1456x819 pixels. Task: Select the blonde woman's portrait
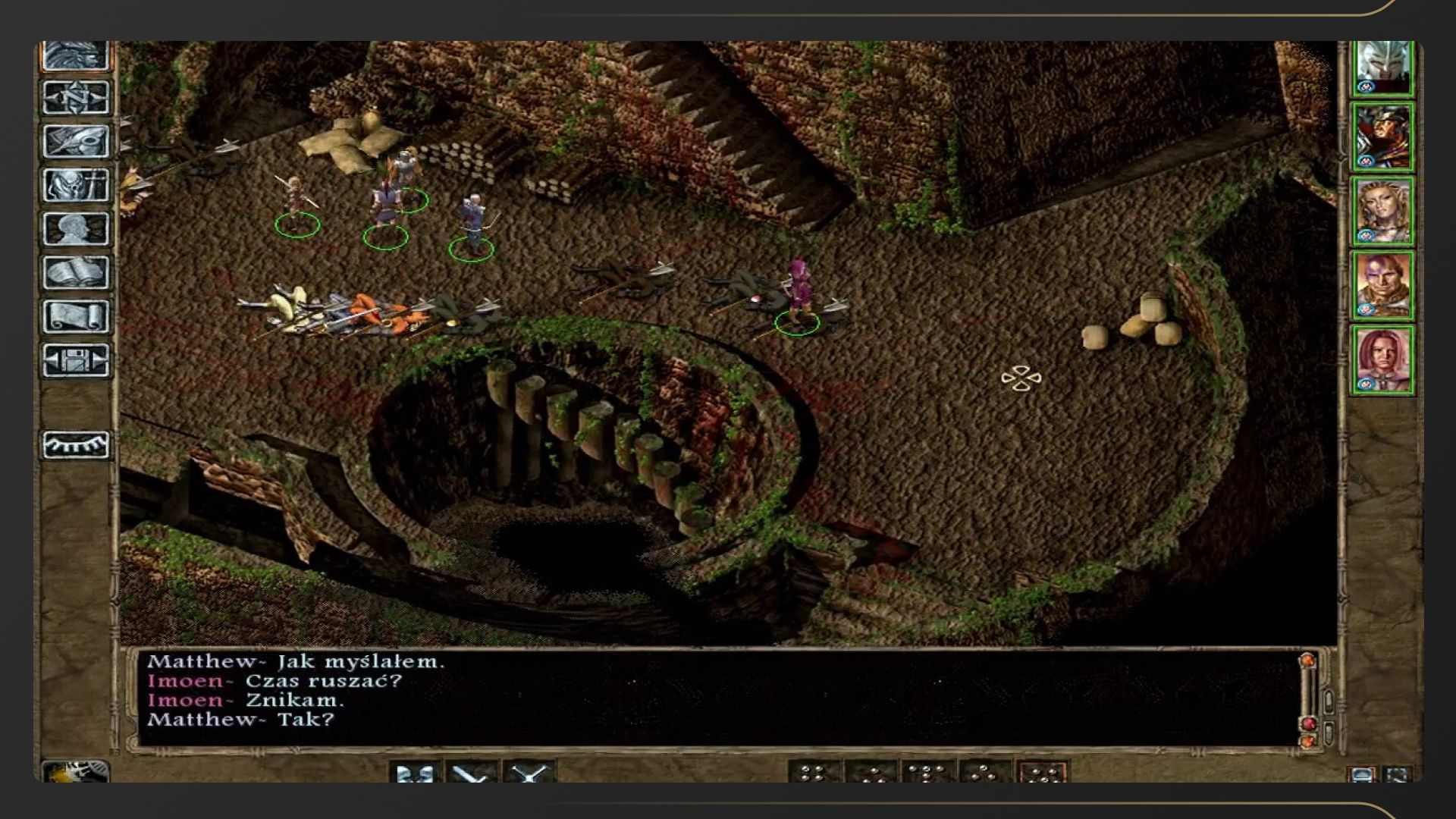point(1383,212)
